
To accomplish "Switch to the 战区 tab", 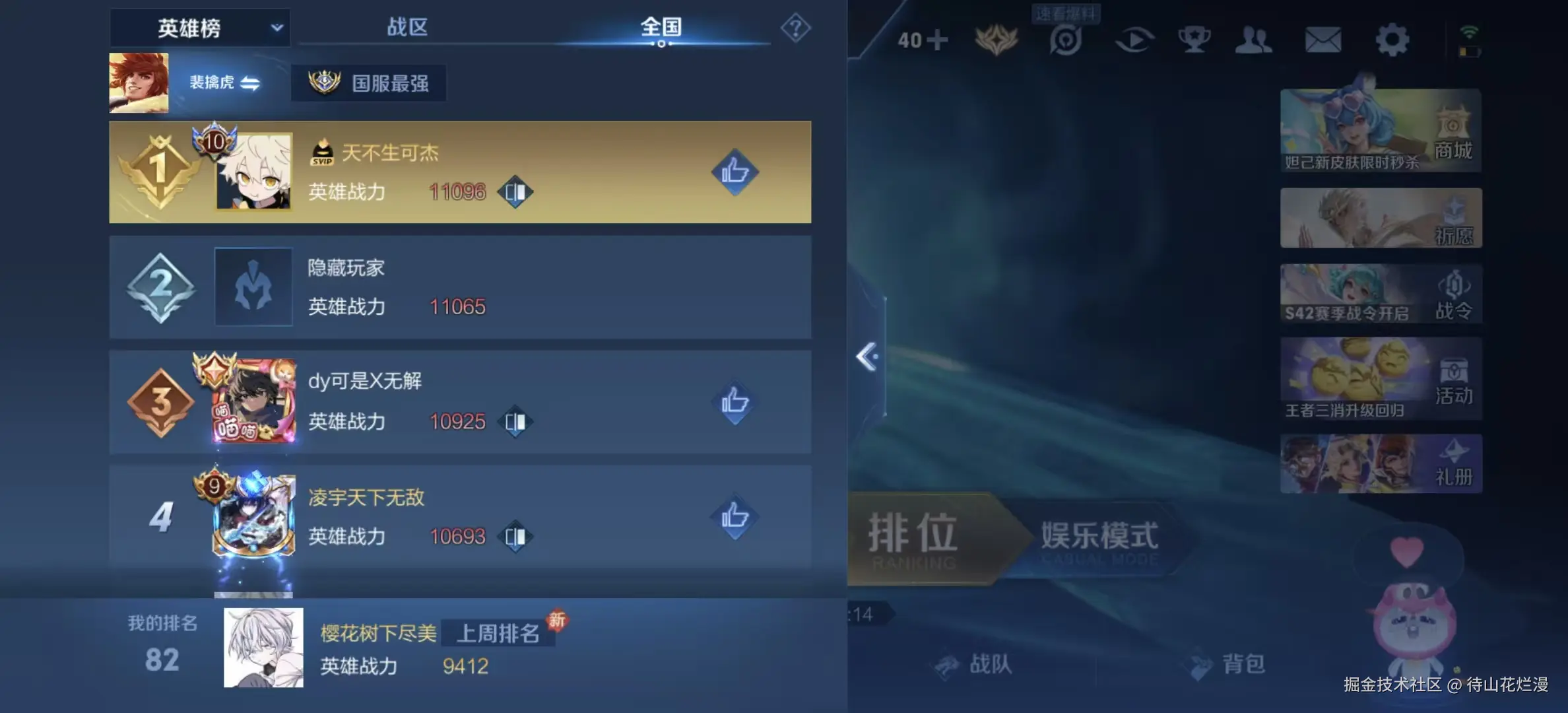I will click(x=407, y=27).
